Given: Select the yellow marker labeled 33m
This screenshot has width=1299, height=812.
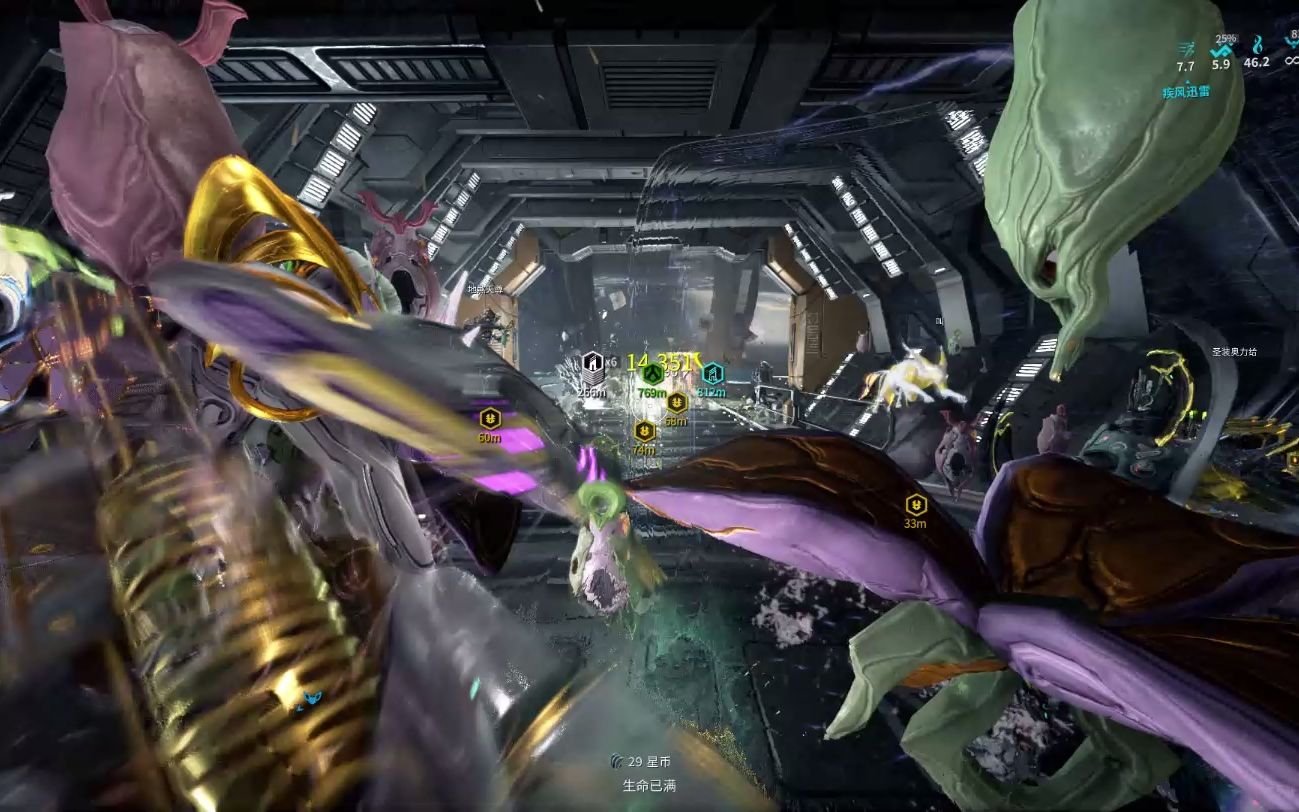Looking at the screenshot, I should point(915,504).
